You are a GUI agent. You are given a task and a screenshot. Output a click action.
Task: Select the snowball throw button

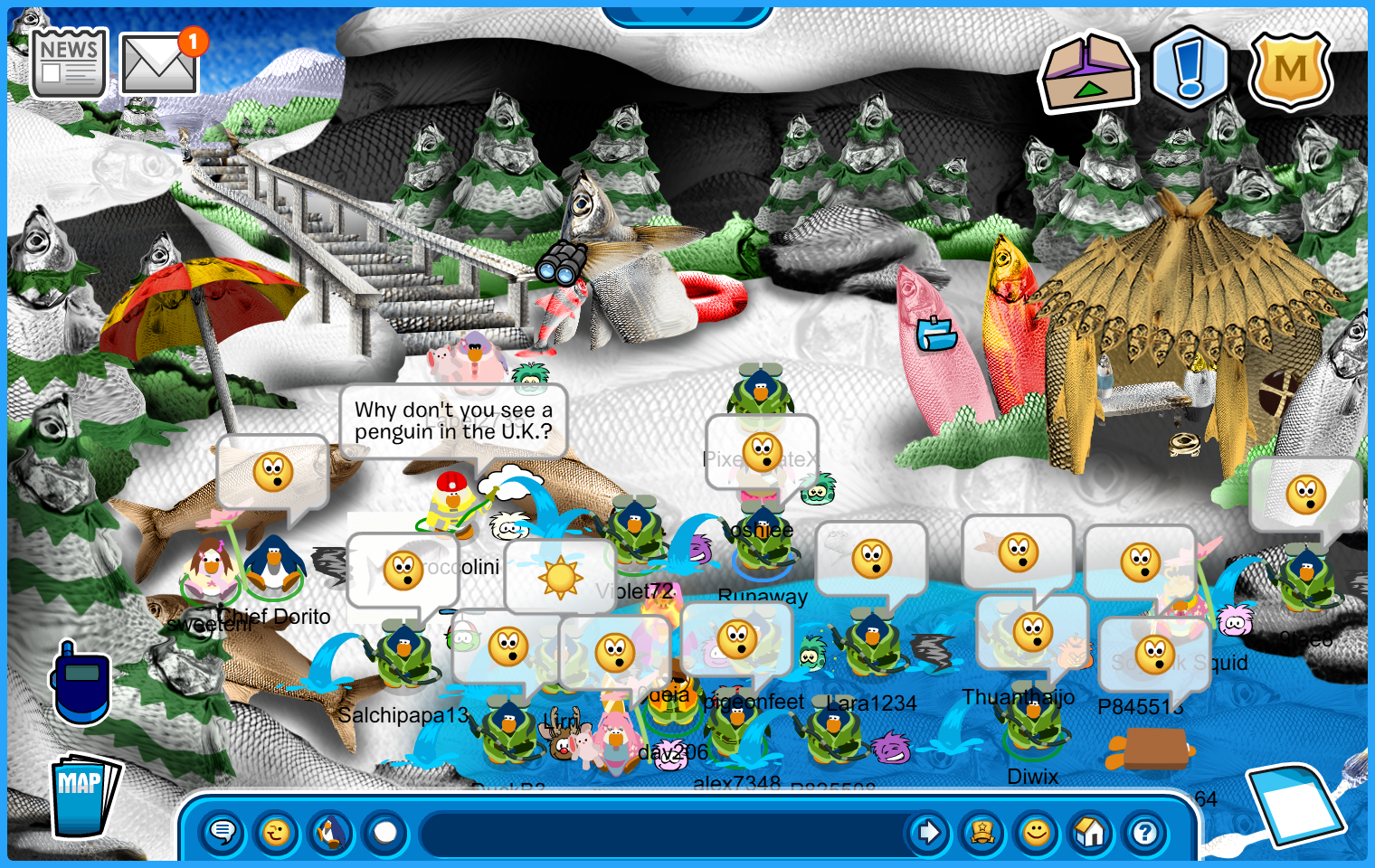[385, 832]
